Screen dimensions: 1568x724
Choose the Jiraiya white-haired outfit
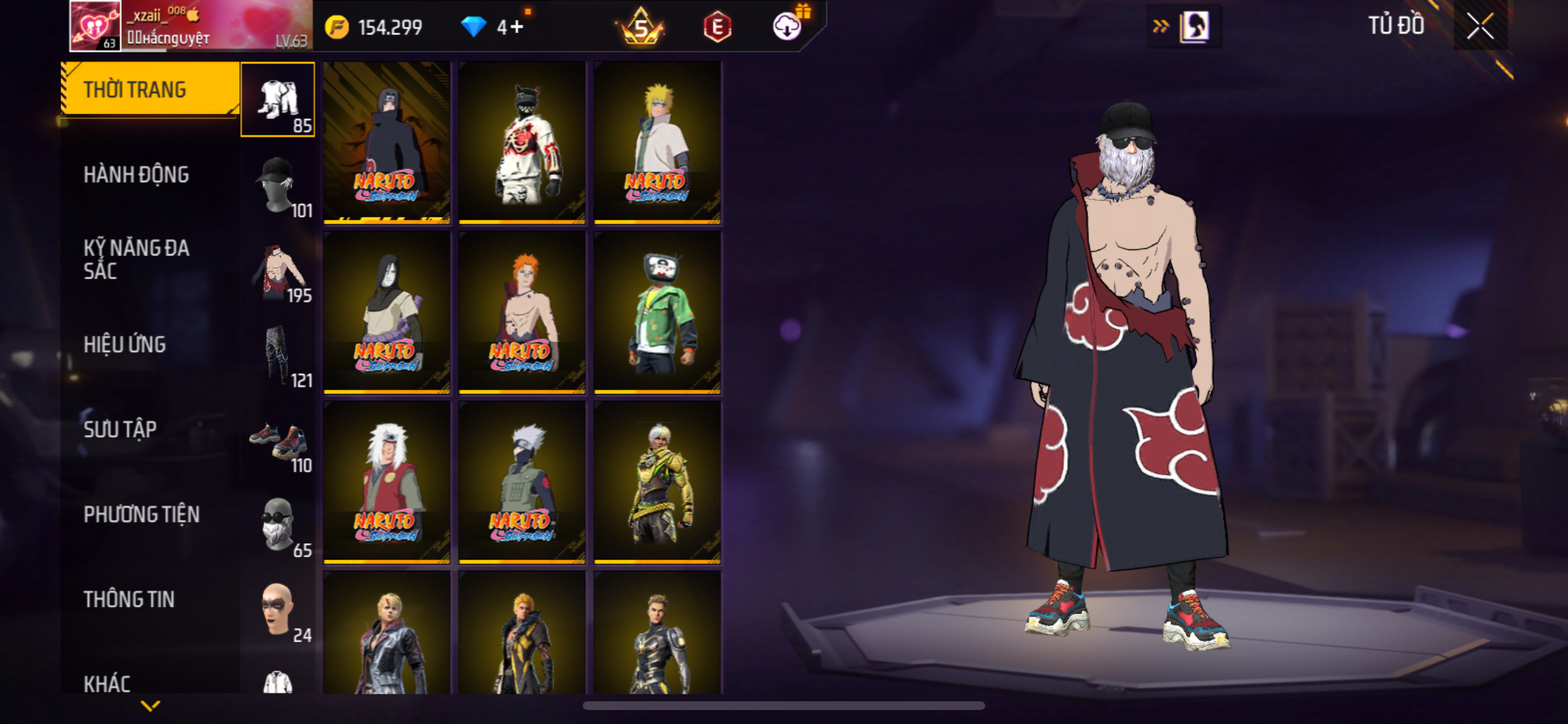(x=387, y=482)
